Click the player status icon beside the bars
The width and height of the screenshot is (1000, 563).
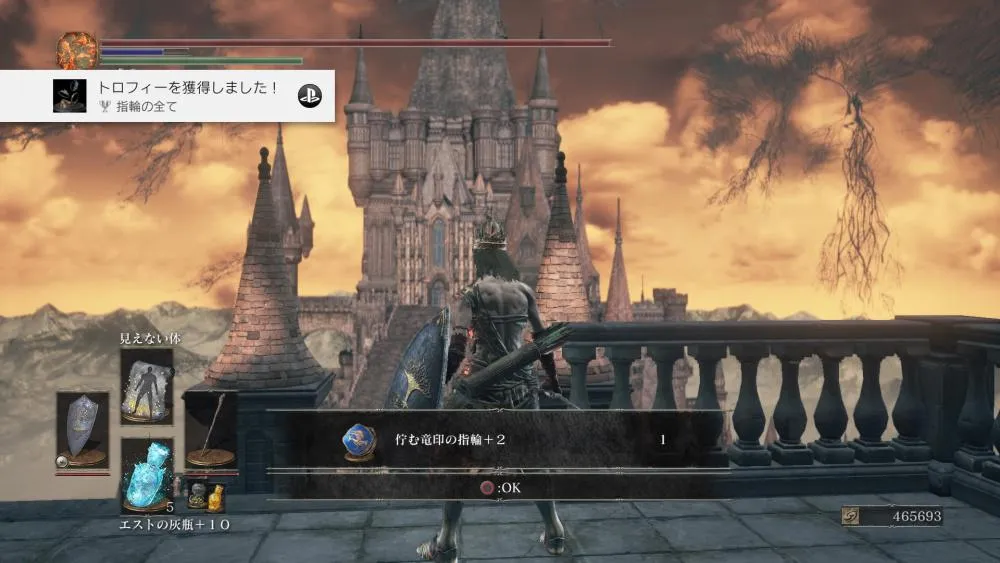(x=77, y=51)
